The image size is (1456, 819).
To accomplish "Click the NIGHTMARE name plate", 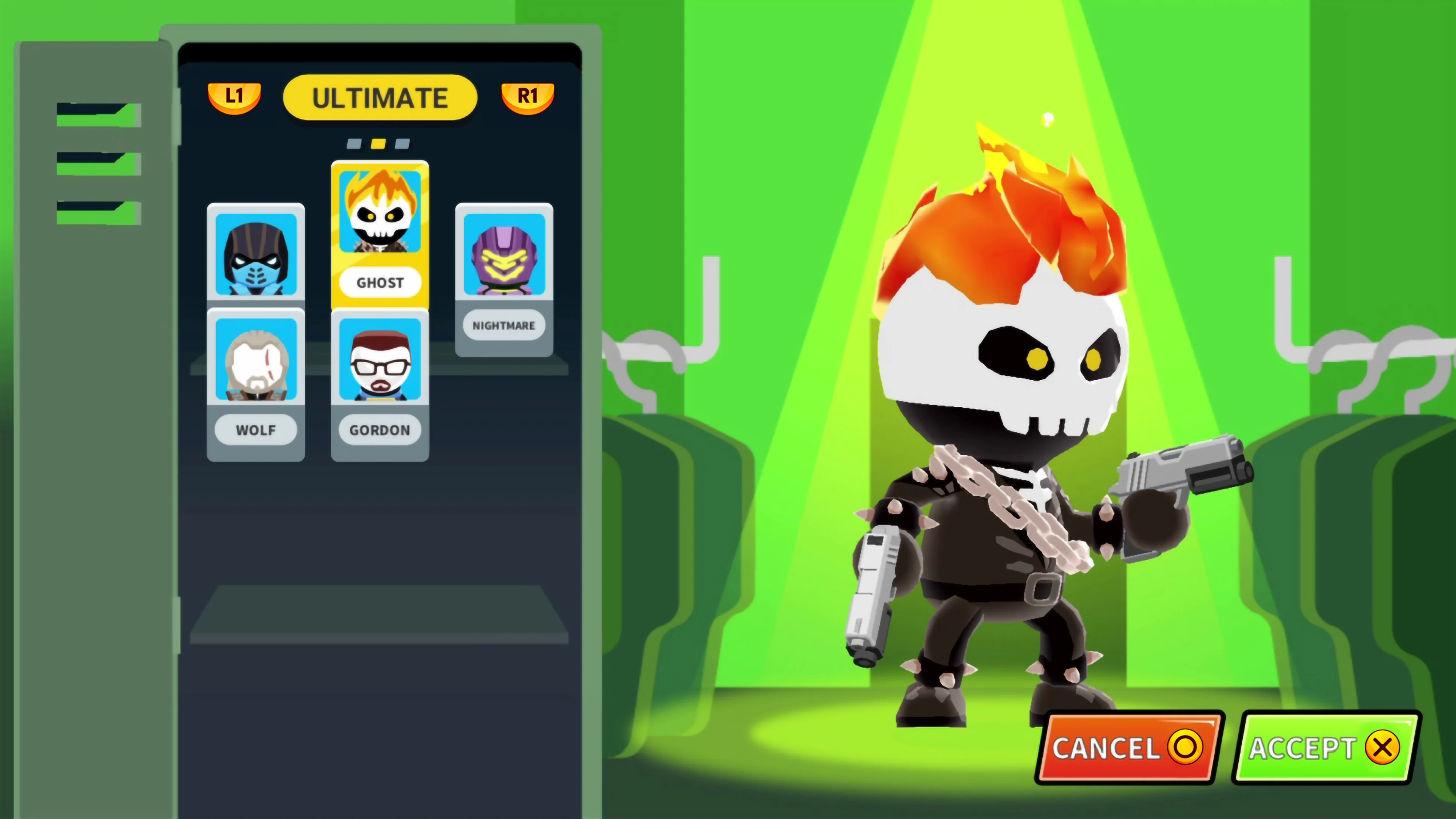I will click(x=504, y=326).
